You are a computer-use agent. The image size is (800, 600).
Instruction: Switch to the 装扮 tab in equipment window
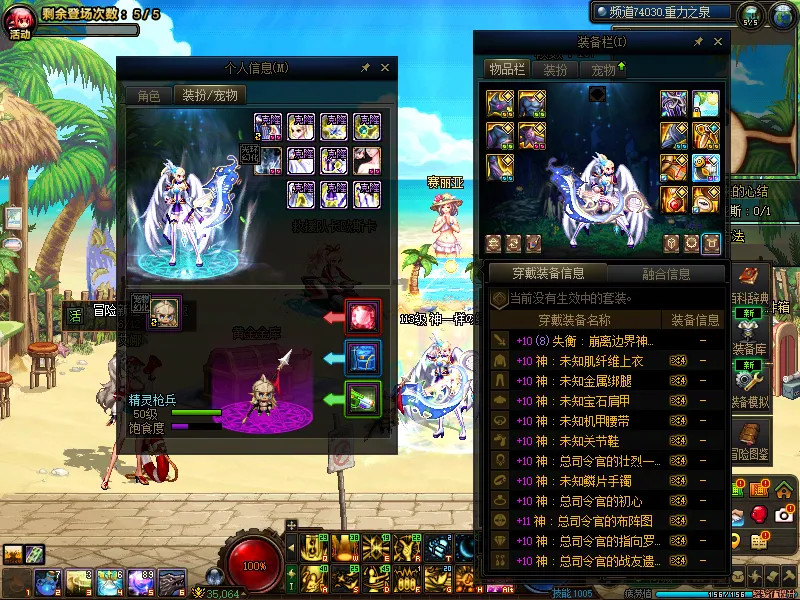(x=555, y=70)
